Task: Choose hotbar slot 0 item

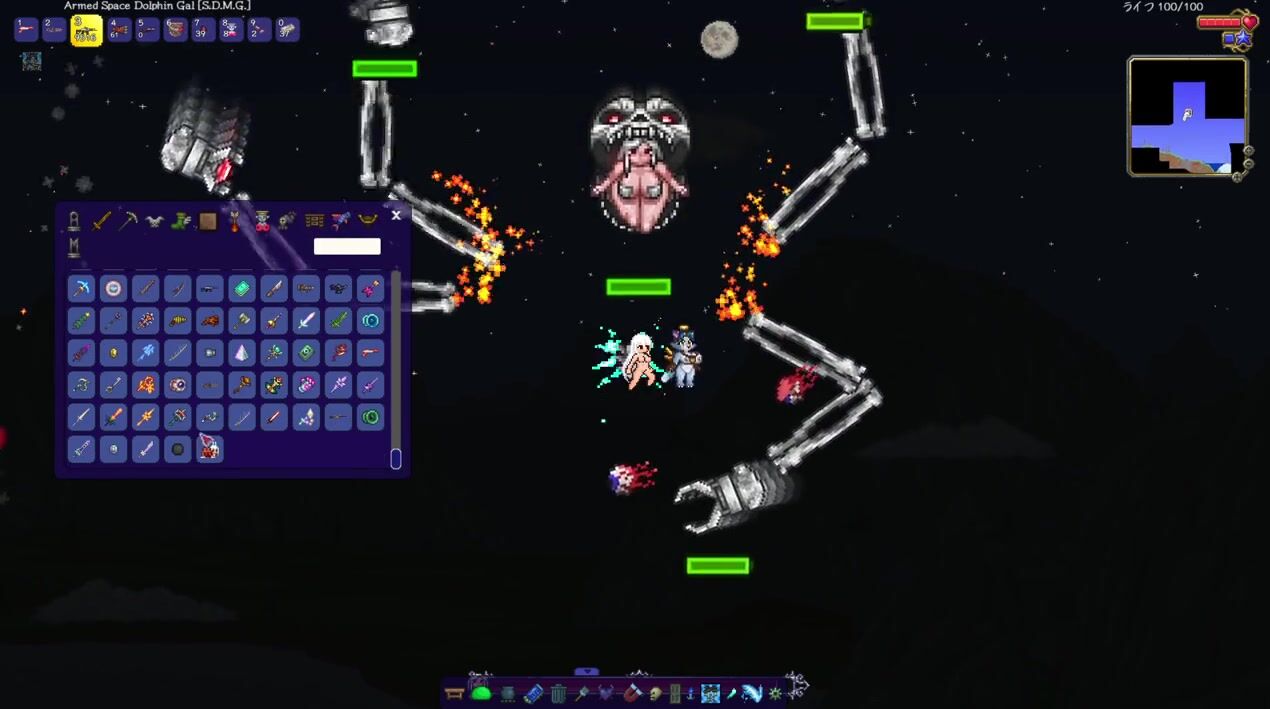Action: pyautogui.click(x=287, y=30)
